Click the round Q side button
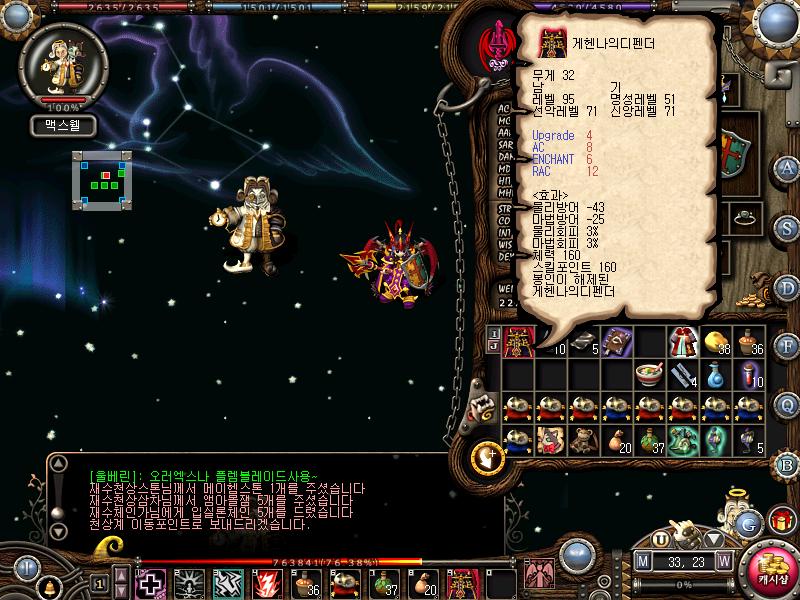The width and height of the screenshot is (800, 600). pos(787,404)
